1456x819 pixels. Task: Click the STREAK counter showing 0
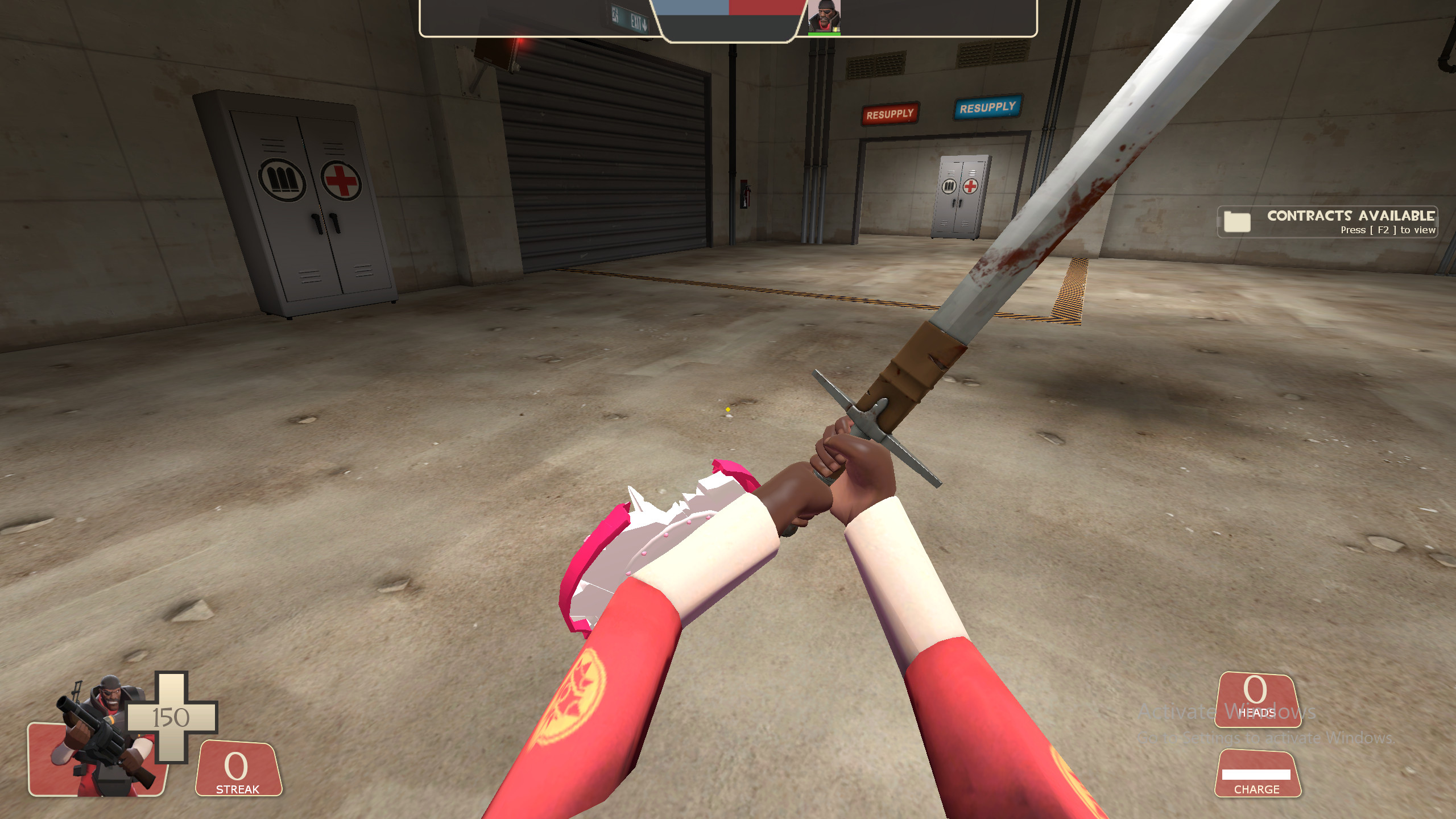coord(235,768)
